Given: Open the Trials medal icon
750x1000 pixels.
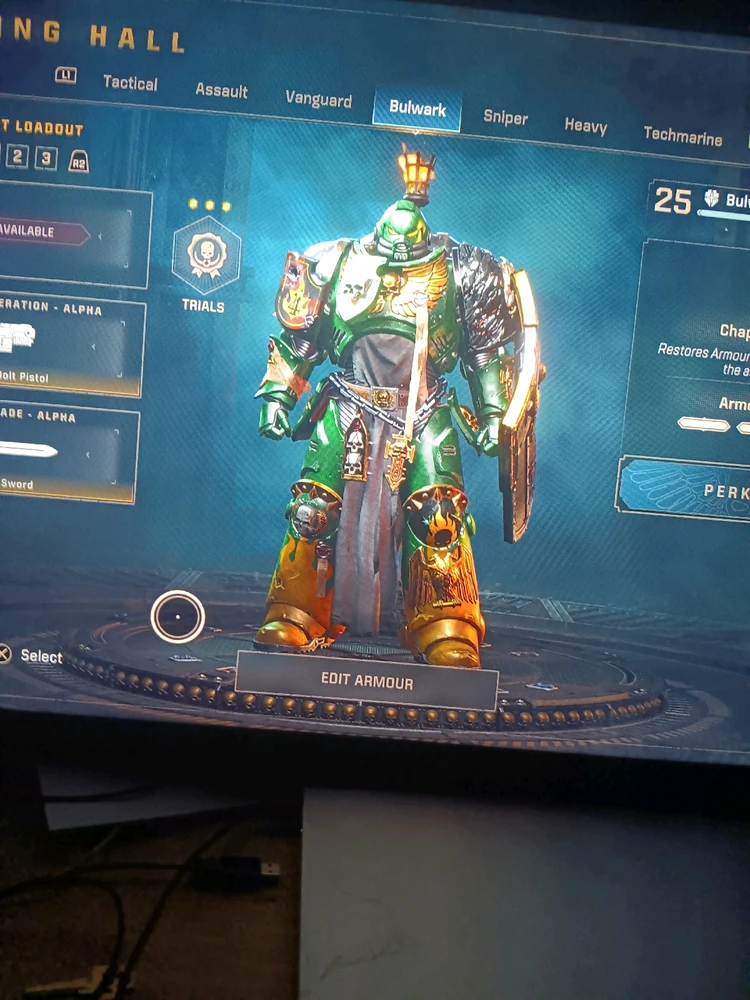Looking at the screenshot, I should click(206, 257).
